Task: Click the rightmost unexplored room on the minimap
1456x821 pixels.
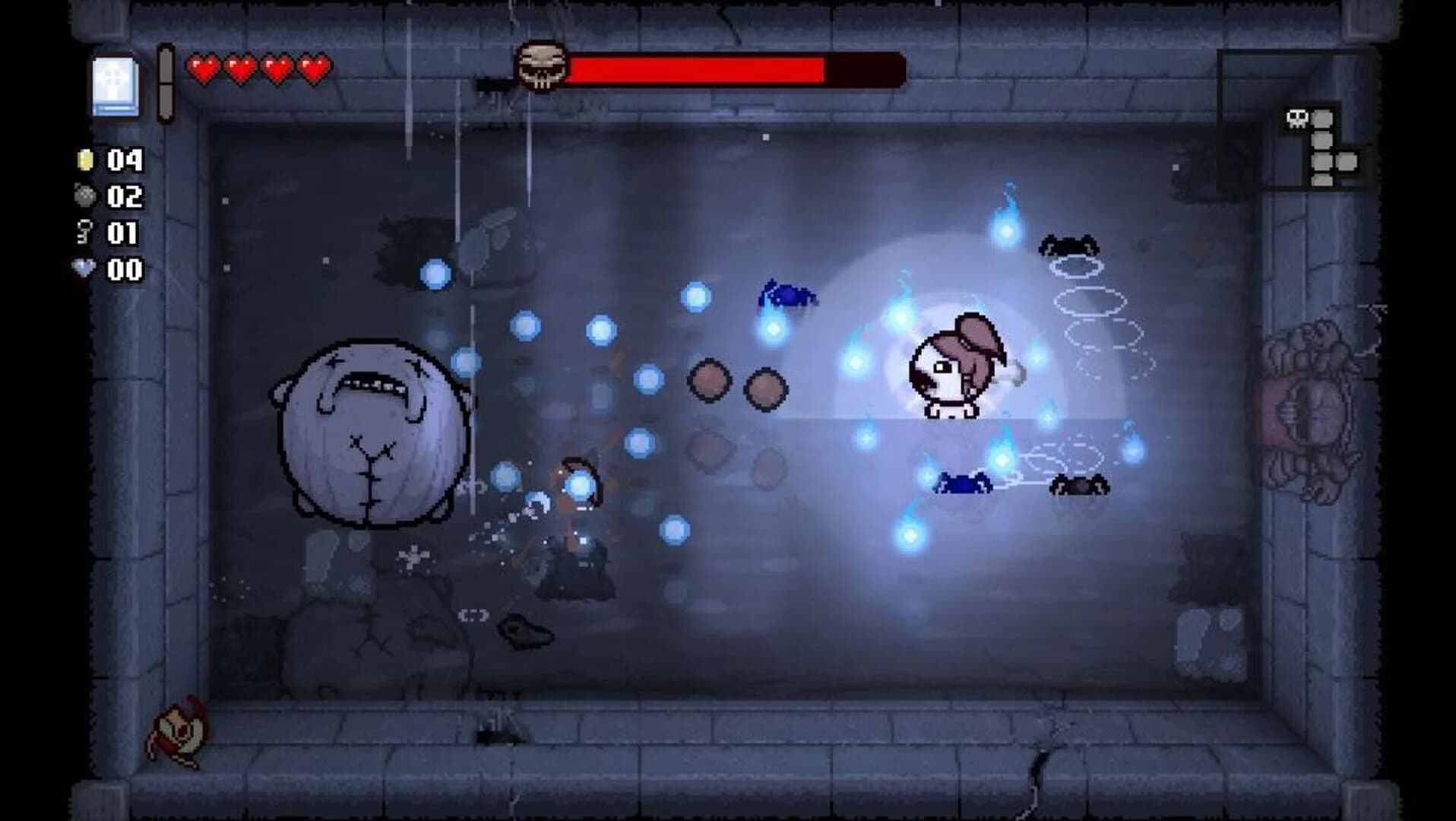Action: pyautogui.click(x=1347, y=162)
